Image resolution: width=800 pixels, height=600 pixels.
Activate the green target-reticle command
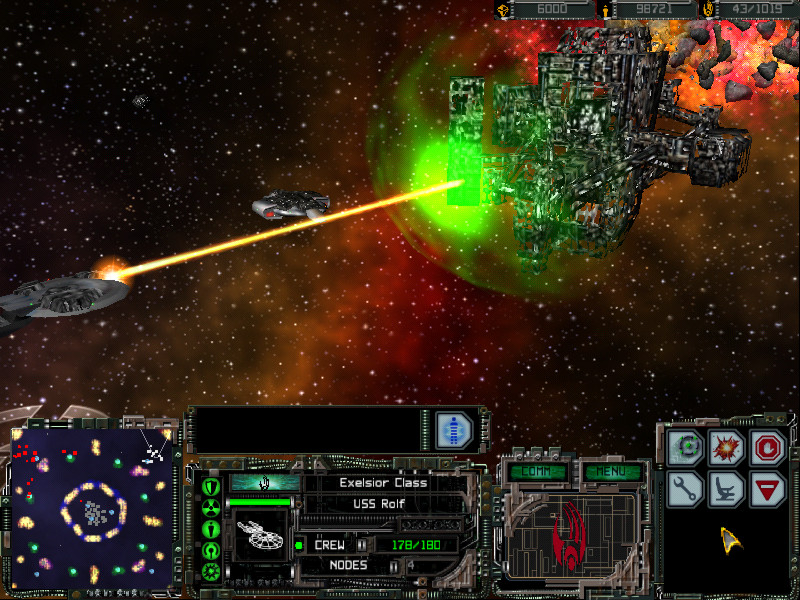point(686,449)
